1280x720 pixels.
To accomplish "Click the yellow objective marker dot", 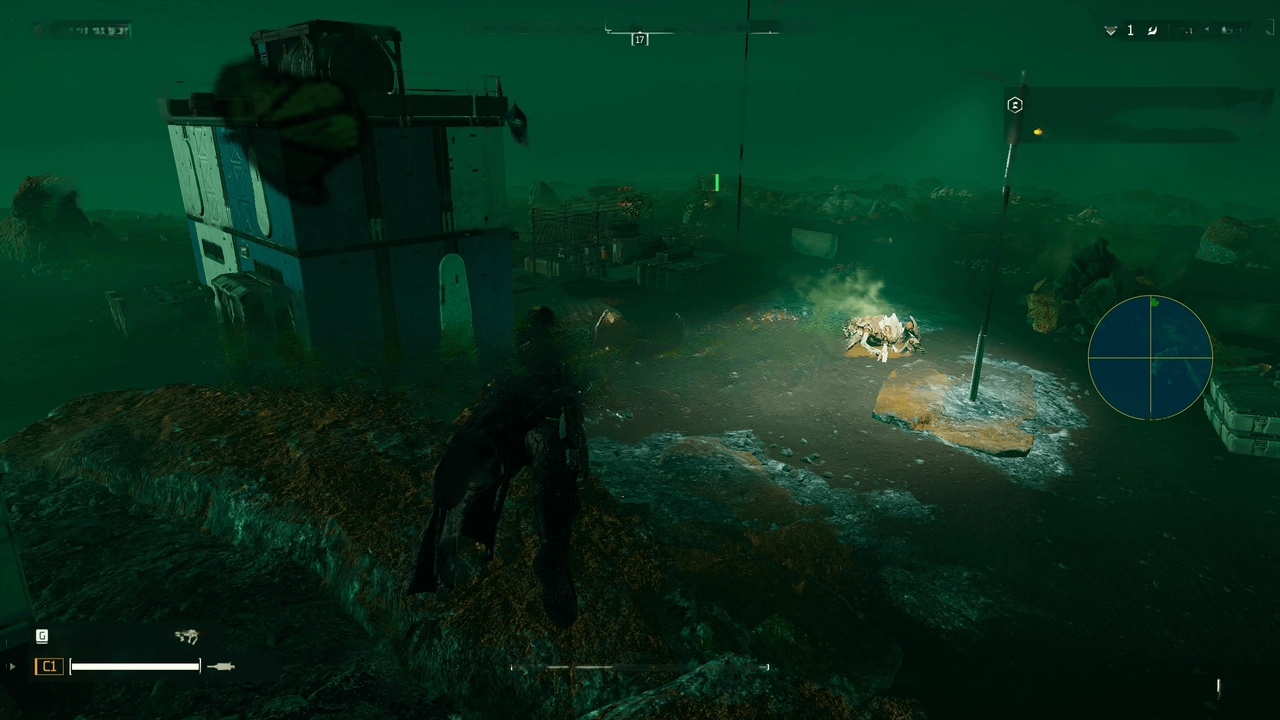I will point(1038,131).
